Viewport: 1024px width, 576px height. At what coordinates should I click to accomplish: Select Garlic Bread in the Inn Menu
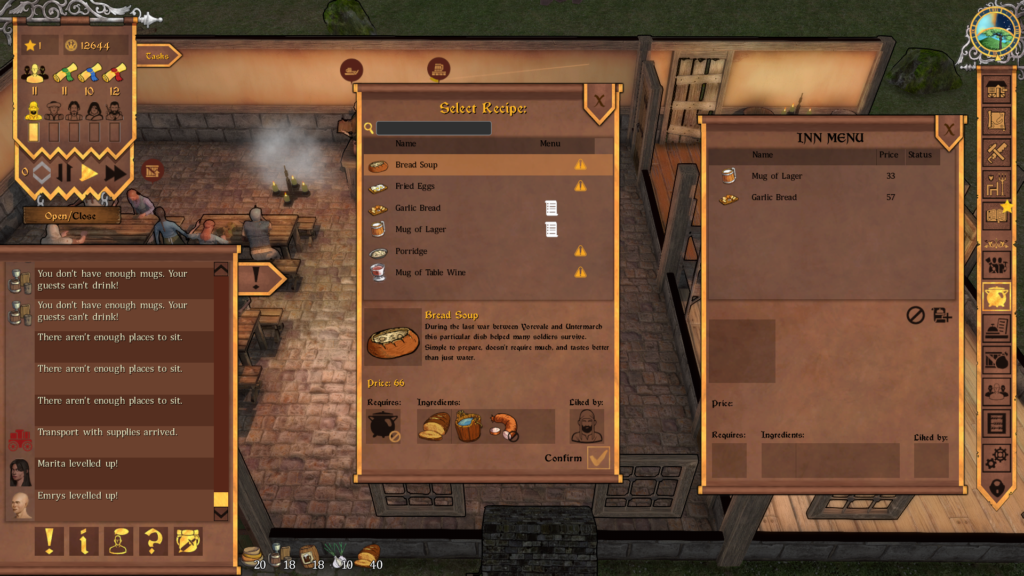coord(800,198)
